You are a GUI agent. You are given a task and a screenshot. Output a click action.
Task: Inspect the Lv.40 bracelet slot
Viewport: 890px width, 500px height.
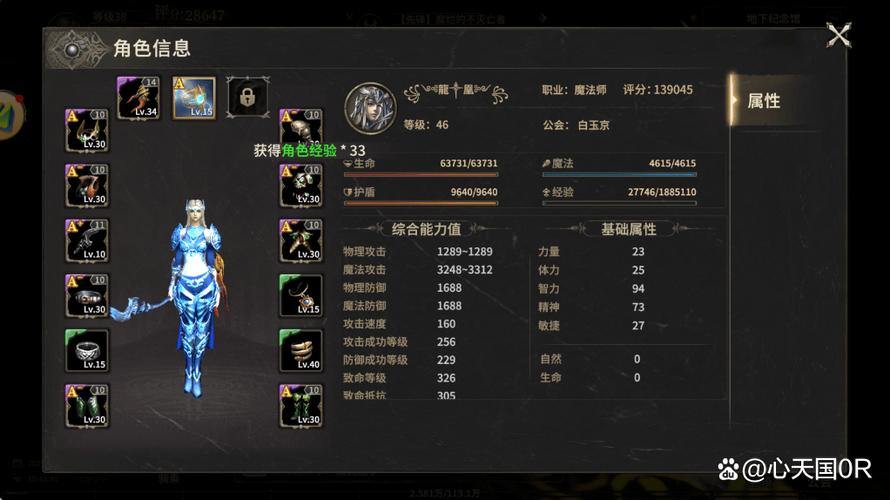(300, 350)
